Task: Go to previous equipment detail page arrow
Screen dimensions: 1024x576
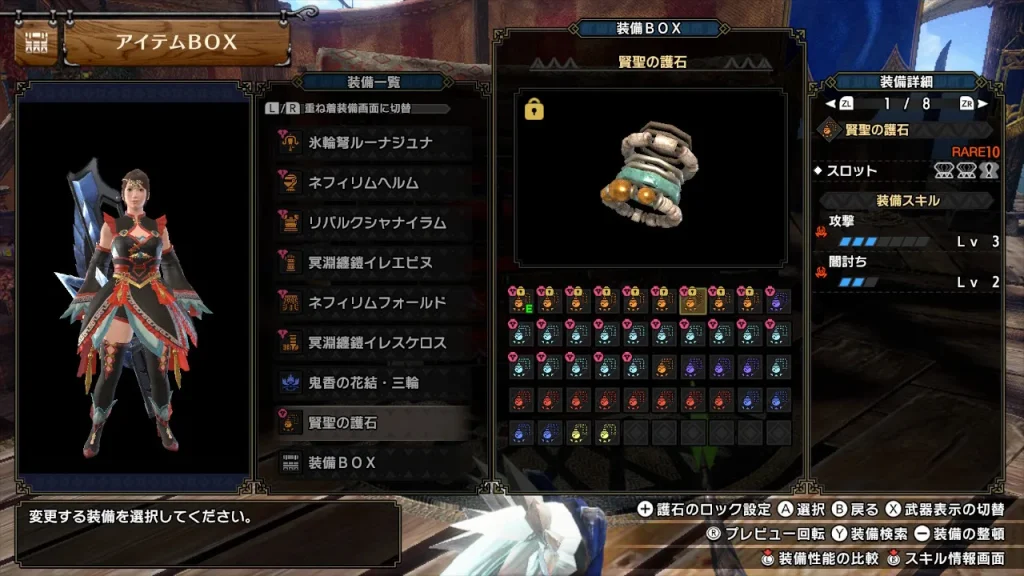Action: (830, 103)
